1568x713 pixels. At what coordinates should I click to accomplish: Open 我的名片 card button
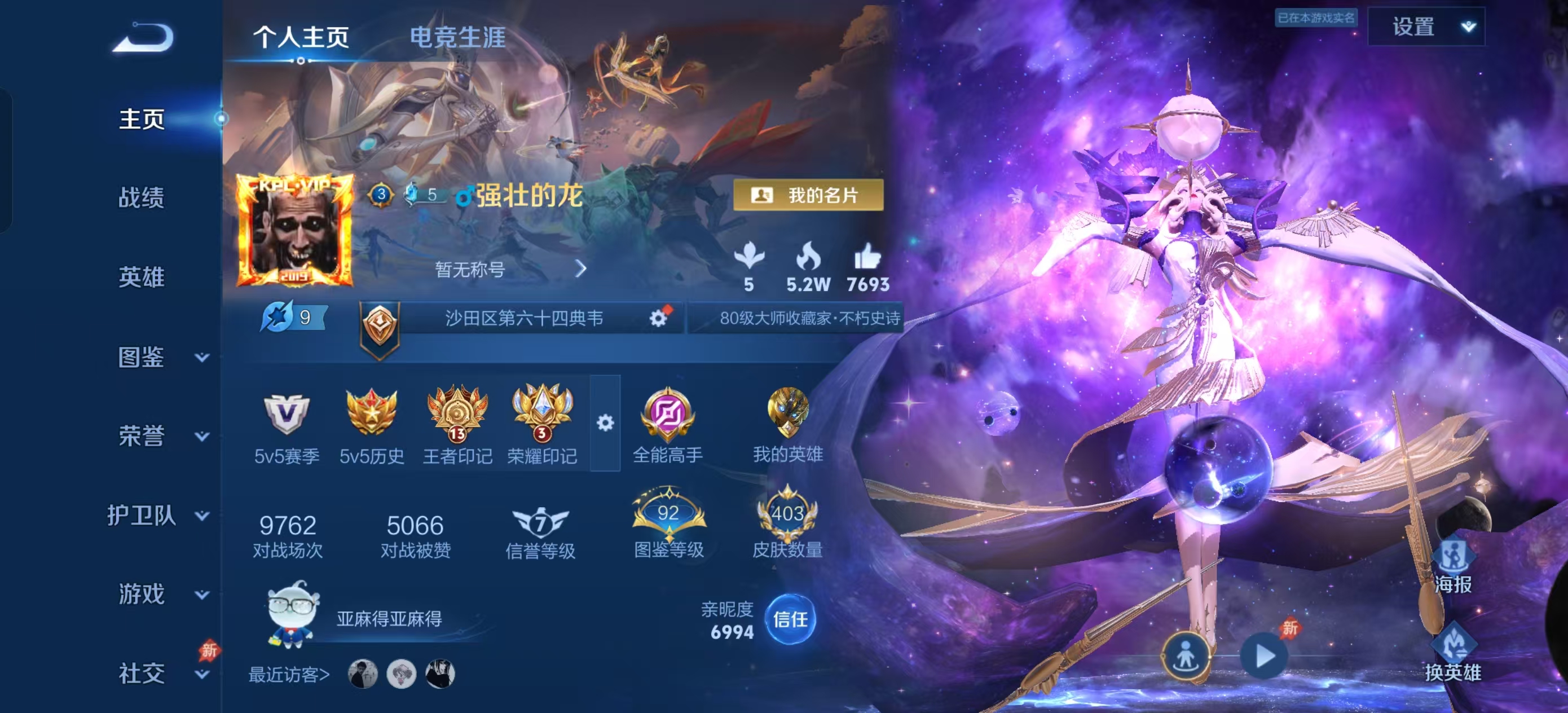click(x=808, y=195)
